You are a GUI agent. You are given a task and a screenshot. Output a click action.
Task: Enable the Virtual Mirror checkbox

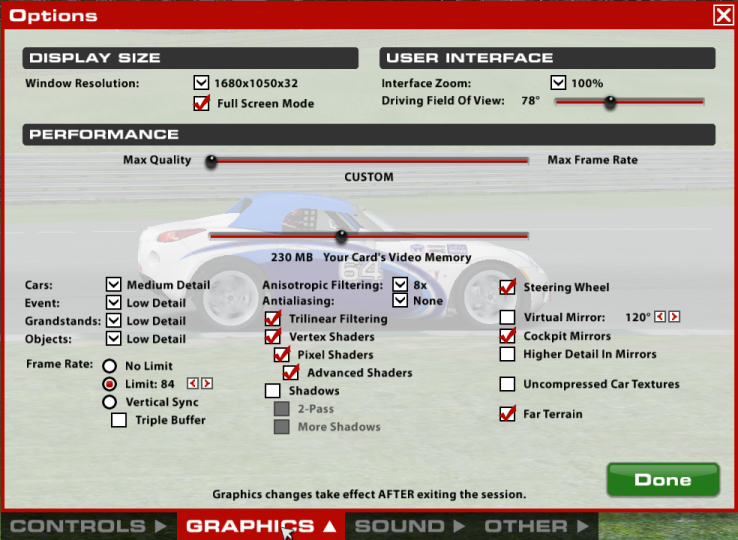tap(507, 317)
